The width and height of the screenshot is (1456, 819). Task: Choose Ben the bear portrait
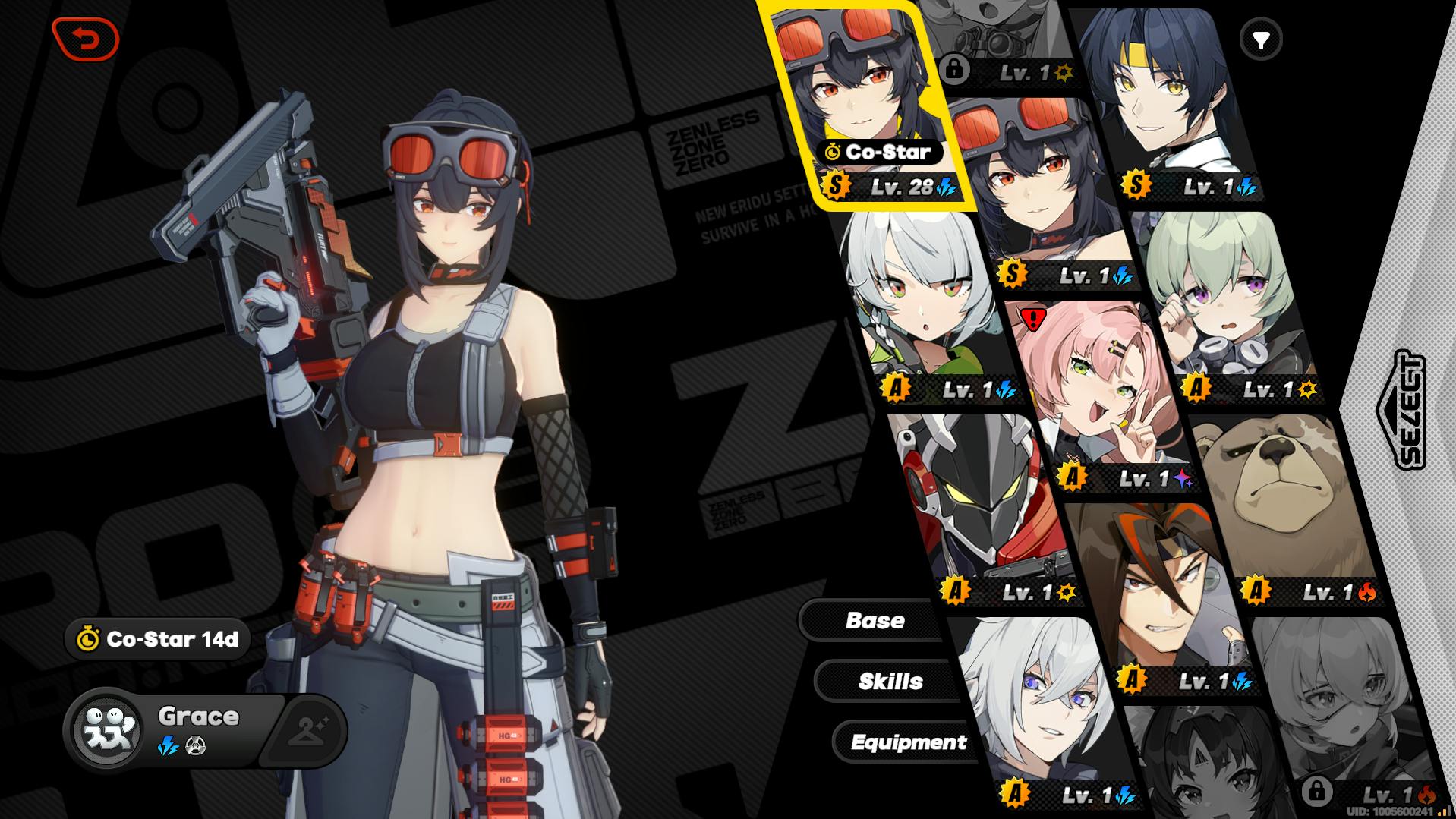click(x=1283, y=501)
